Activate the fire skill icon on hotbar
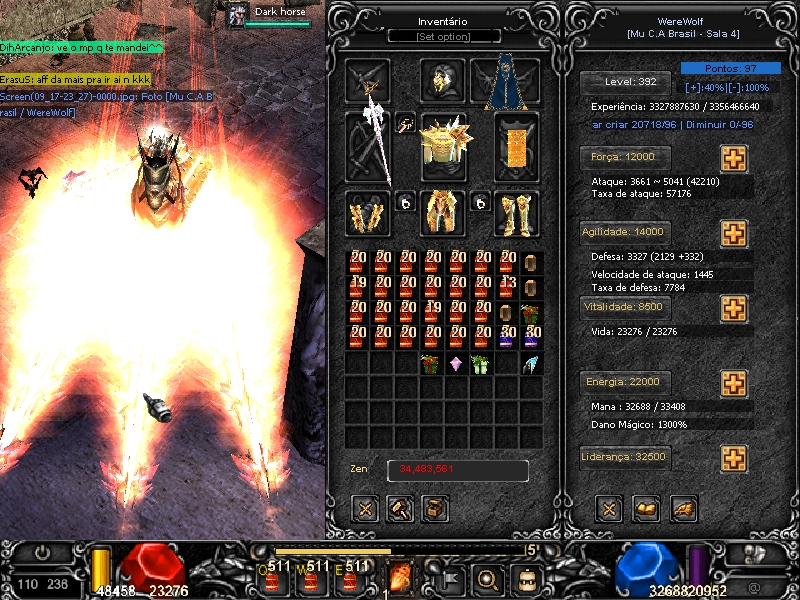The height and width of the screenshot is (600, 800). (x=400, y=576)
